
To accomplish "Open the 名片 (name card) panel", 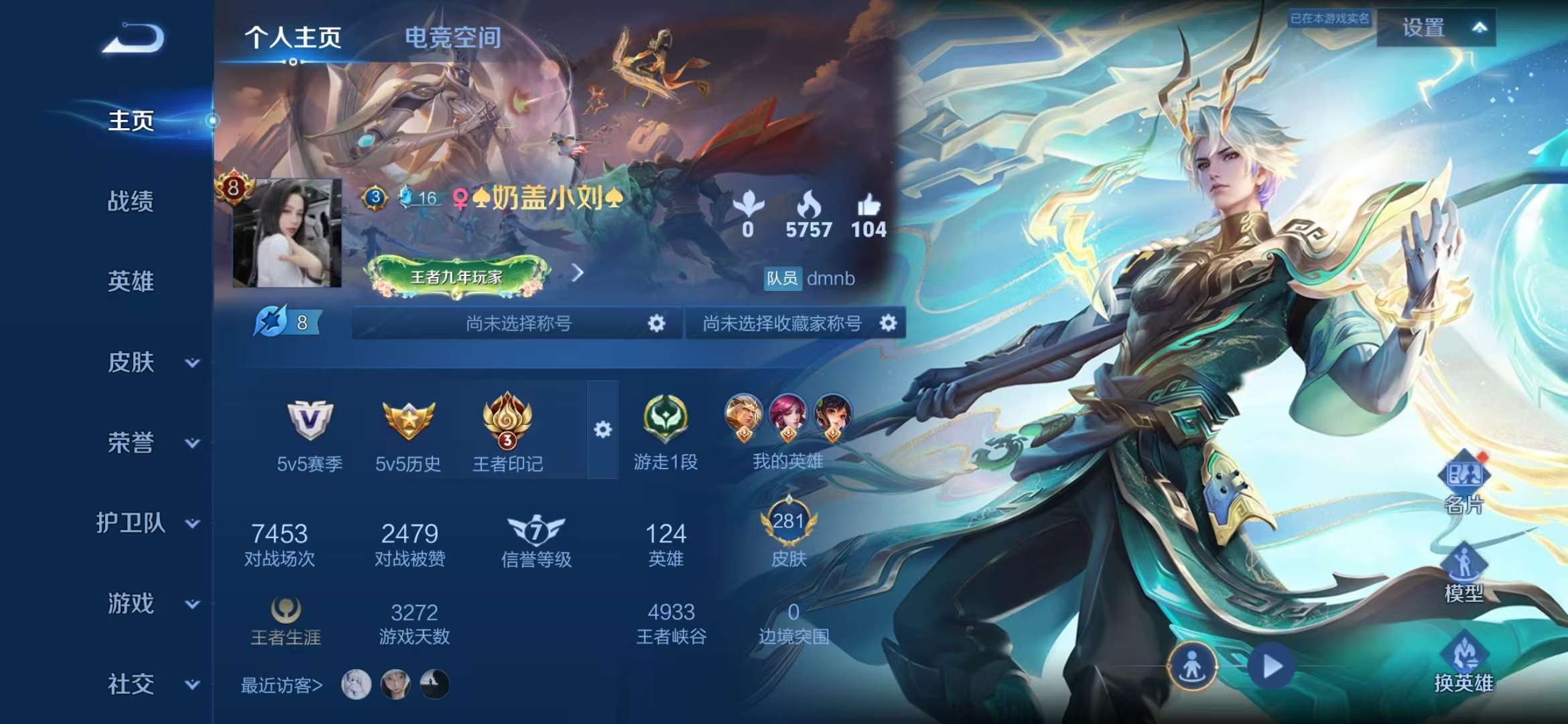I will (1466, 474).
